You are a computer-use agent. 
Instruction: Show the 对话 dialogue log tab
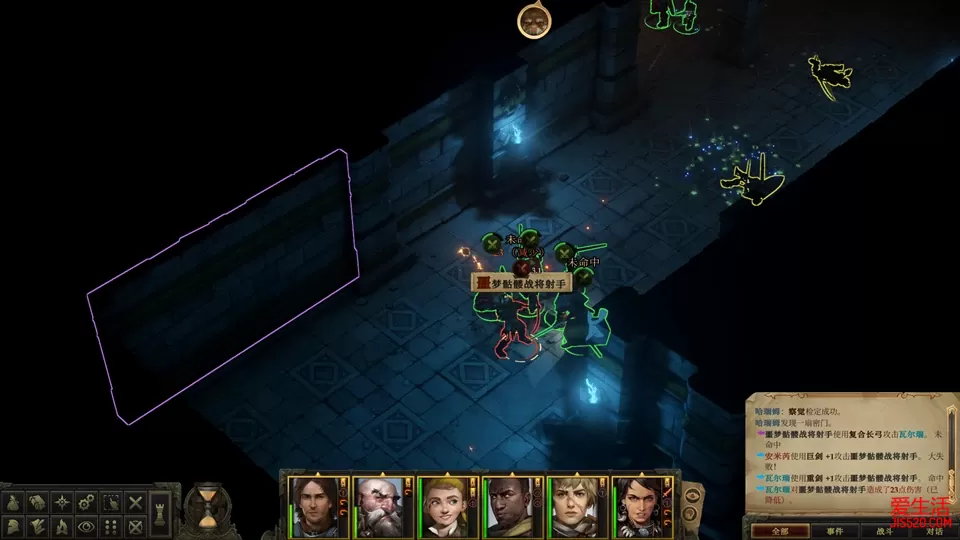(x=934, y=531)
